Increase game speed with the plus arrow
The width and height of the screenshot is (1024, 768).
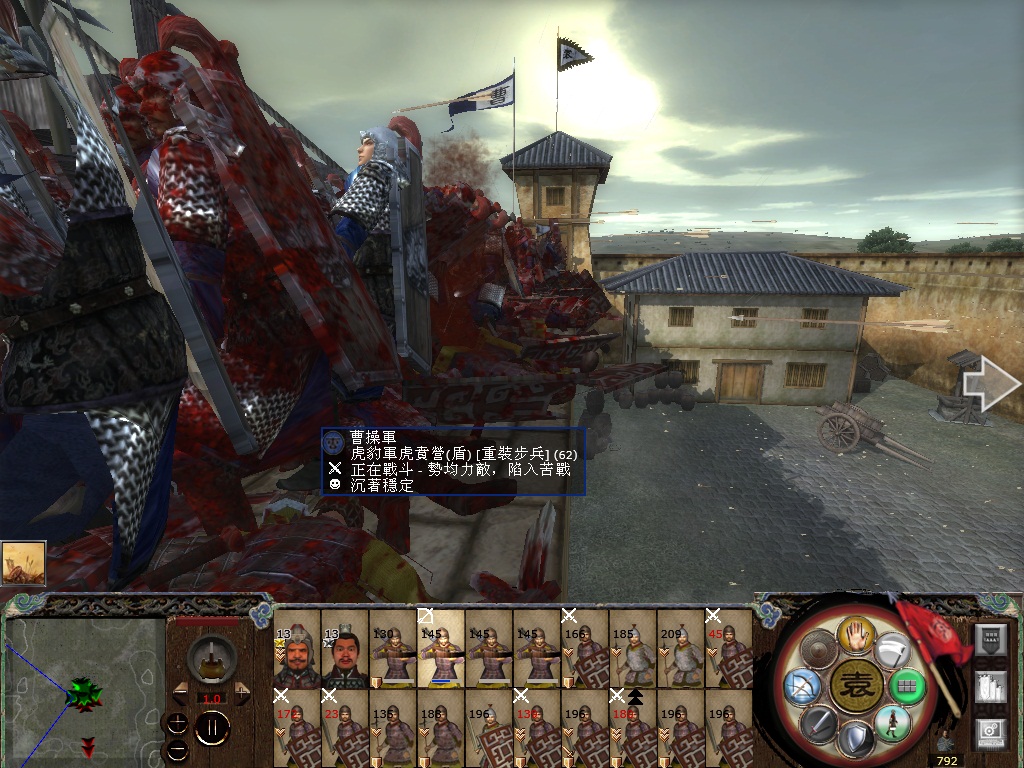tap(242, 692)
